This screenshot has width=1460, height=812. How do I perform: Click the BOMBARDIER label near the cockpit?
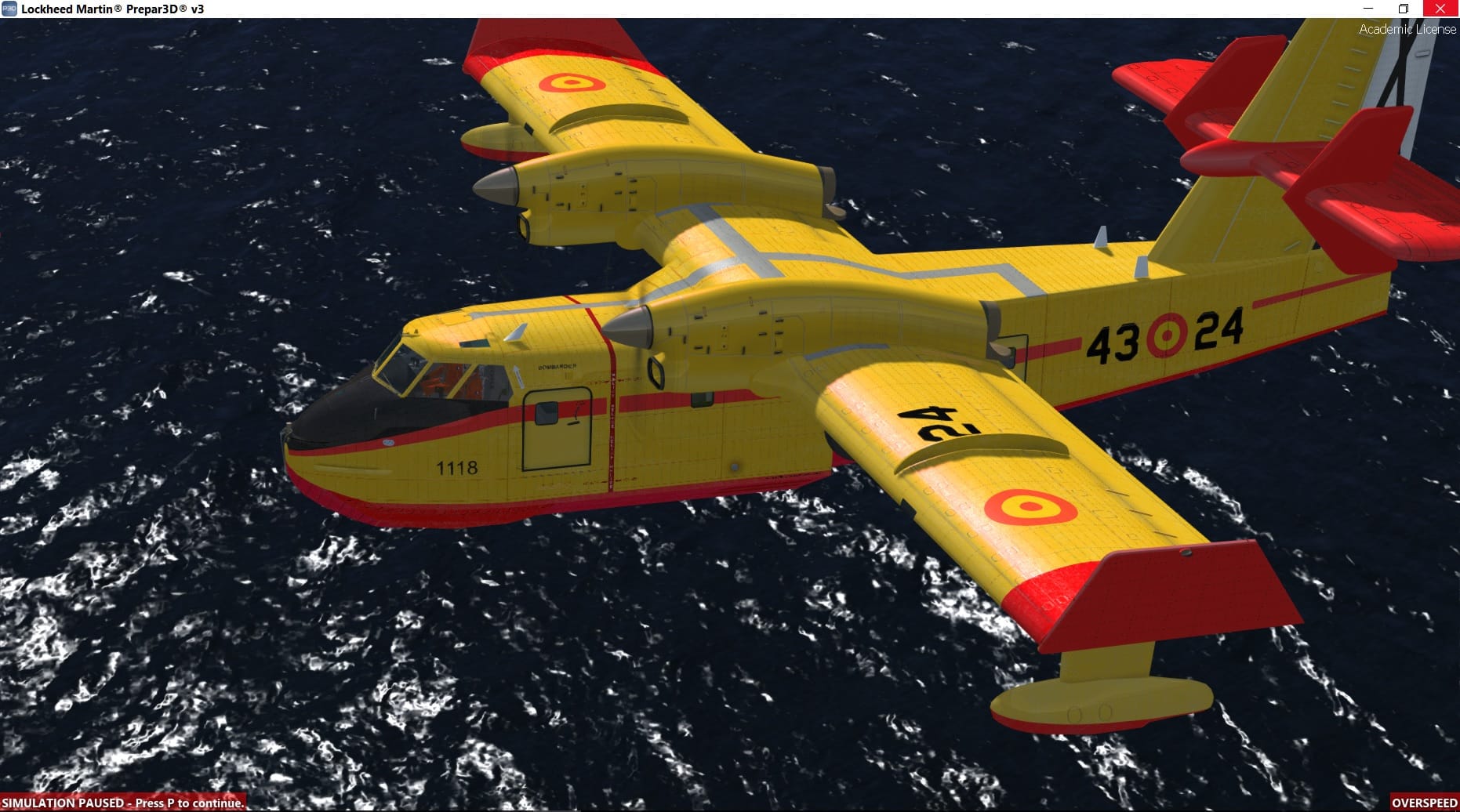(x=558, y=366)
